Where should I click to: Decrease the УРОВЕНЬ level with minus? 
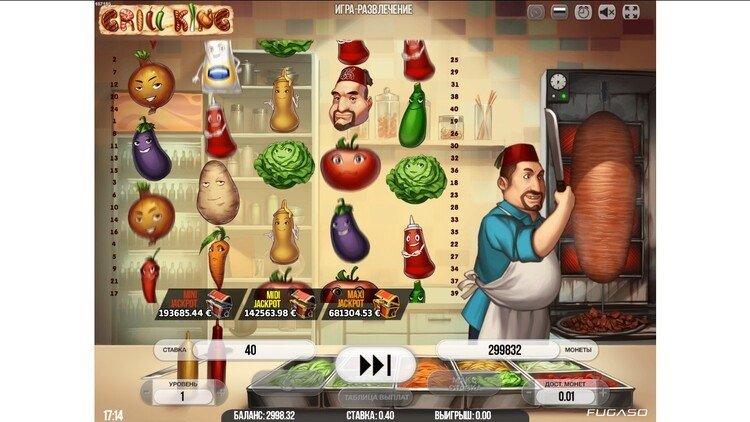click(147, 397)
